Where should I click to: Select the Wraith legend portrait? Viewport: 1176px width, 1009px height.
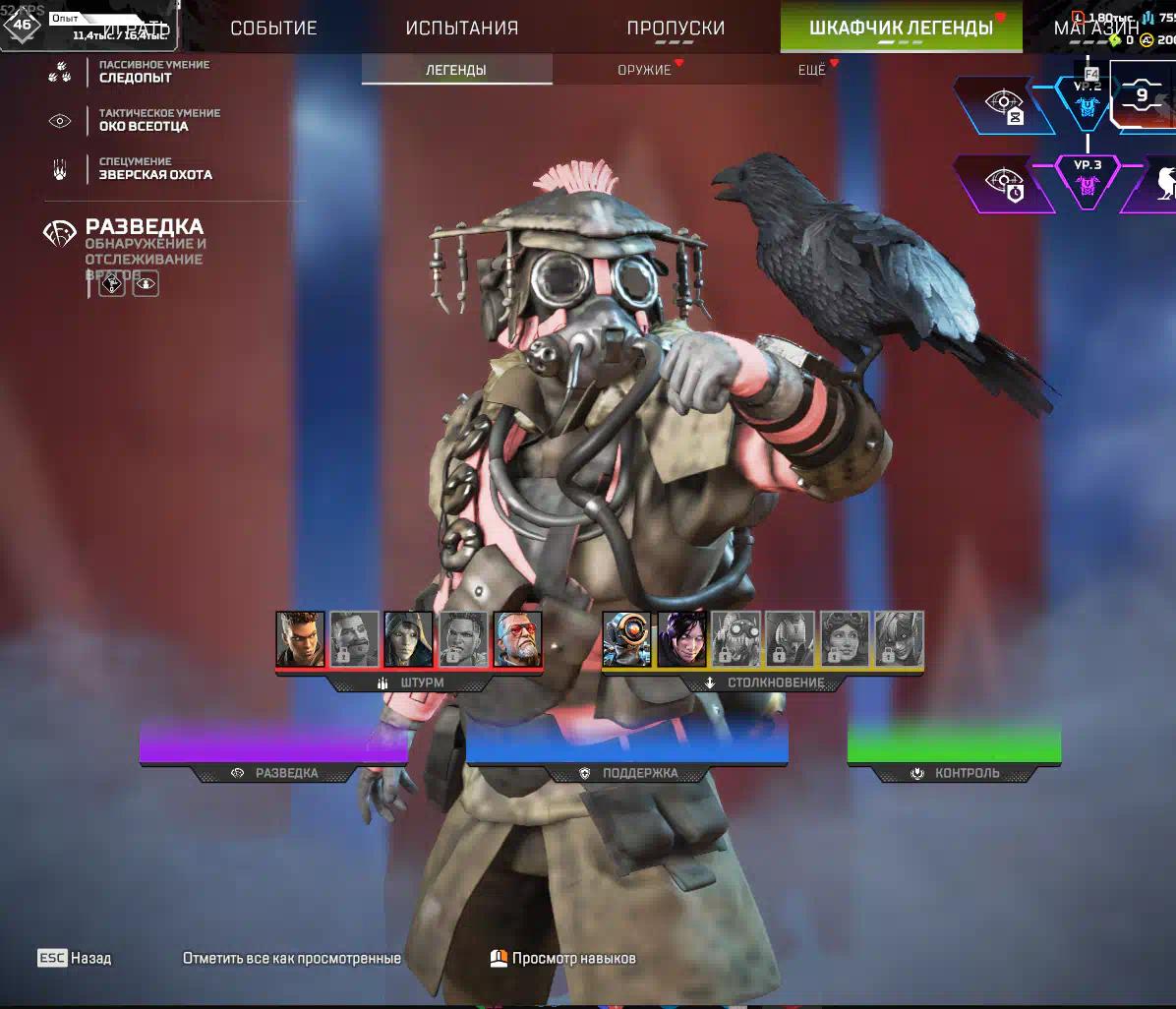point(681,638)
